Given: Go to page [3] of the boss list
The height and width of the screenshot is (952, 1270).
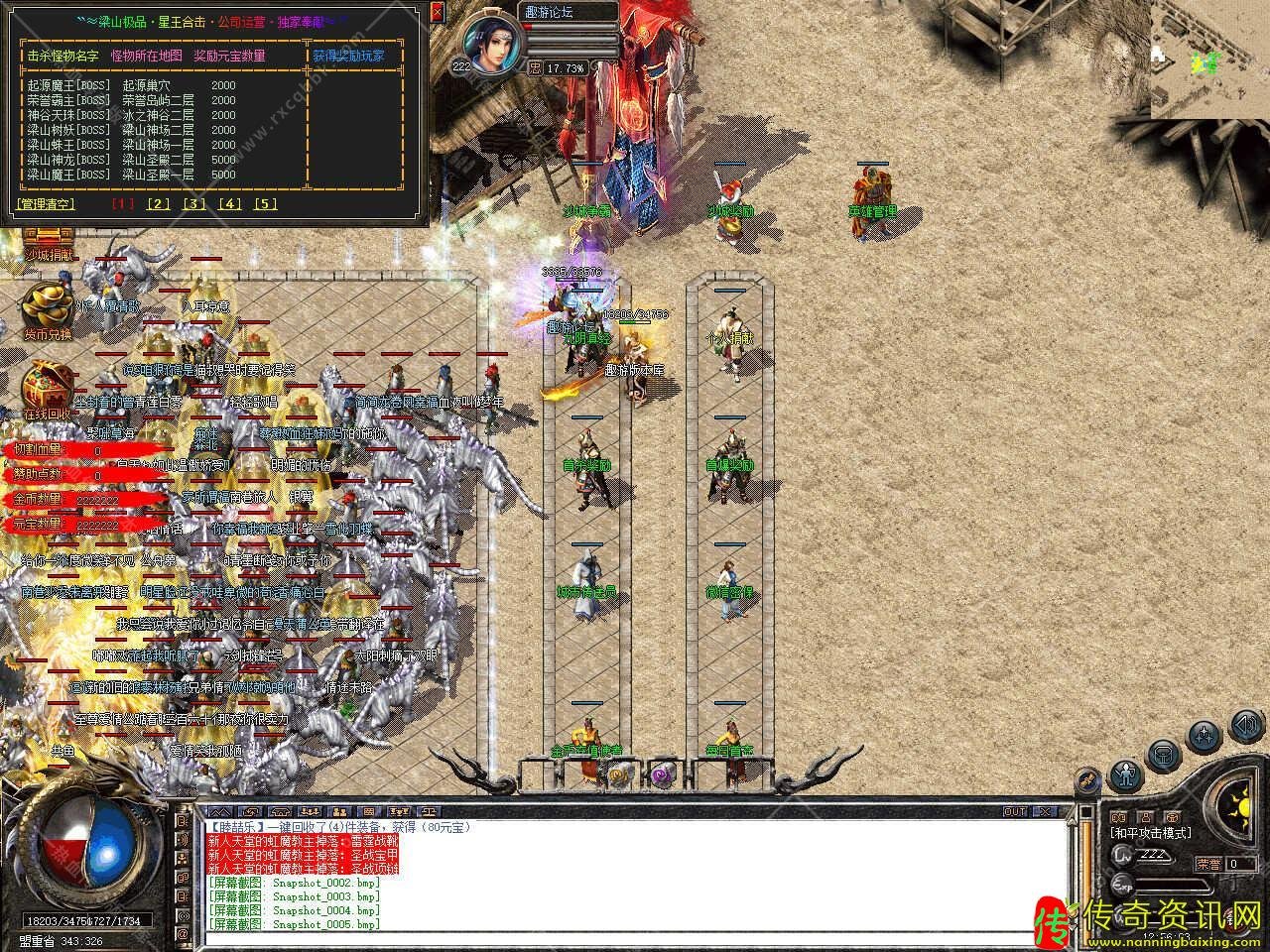Looking at the screenshot, I should (x=193, y=204).
